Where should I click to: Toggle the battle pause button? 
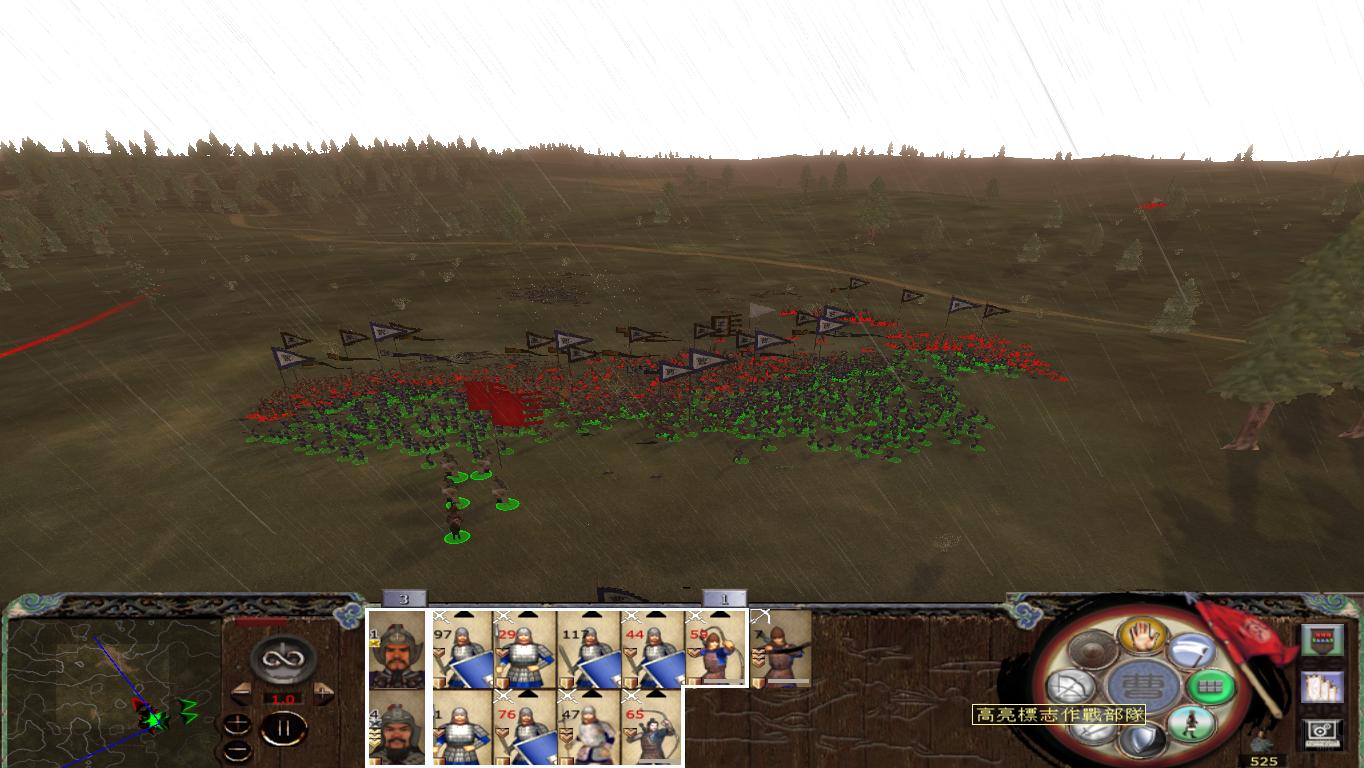tap(285, 727)
